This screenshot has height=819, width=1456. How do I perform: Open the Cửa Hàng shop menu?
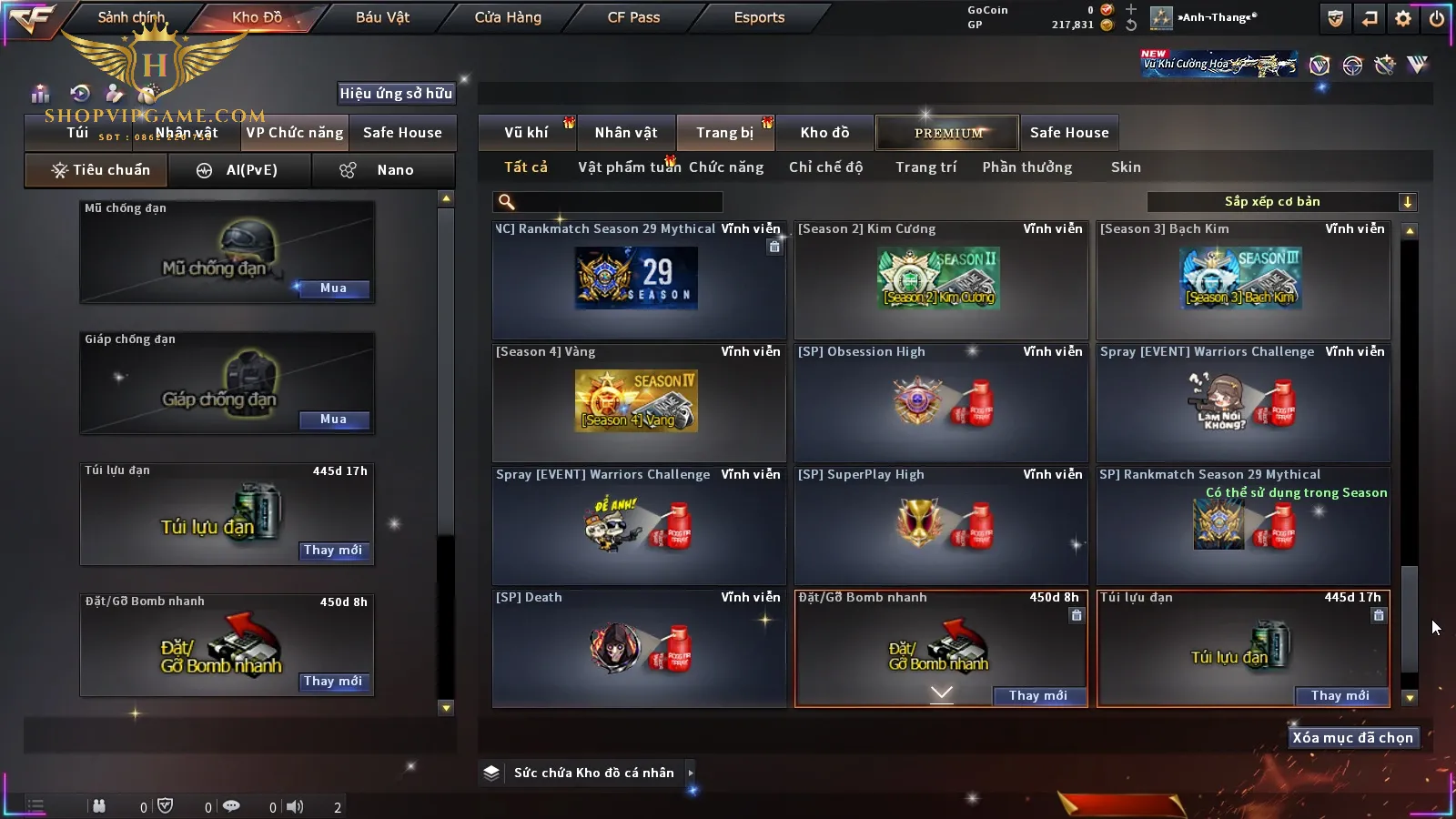click(x=508, y=17)
